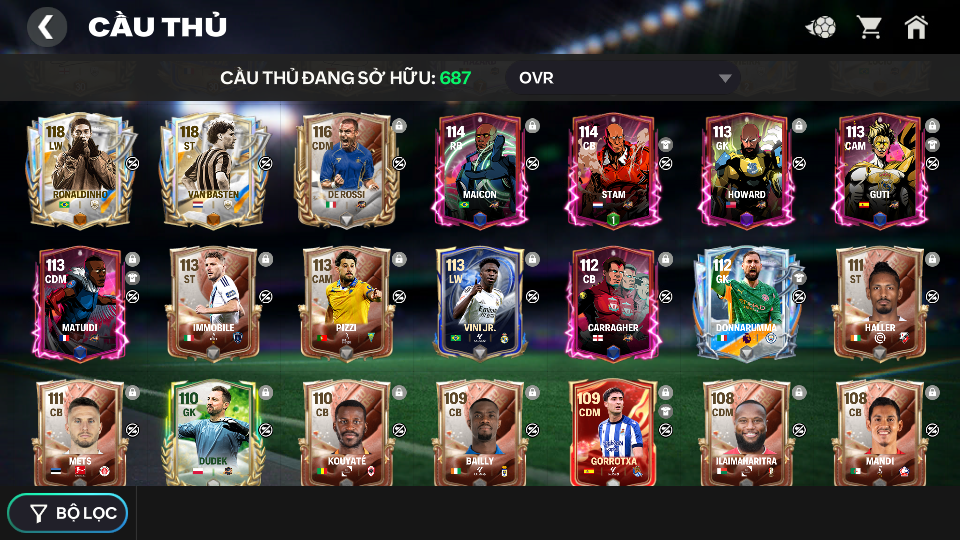Pick the Maicon player card
The image size is (960, 540).
pyautogui.click(x=479, y=170)
